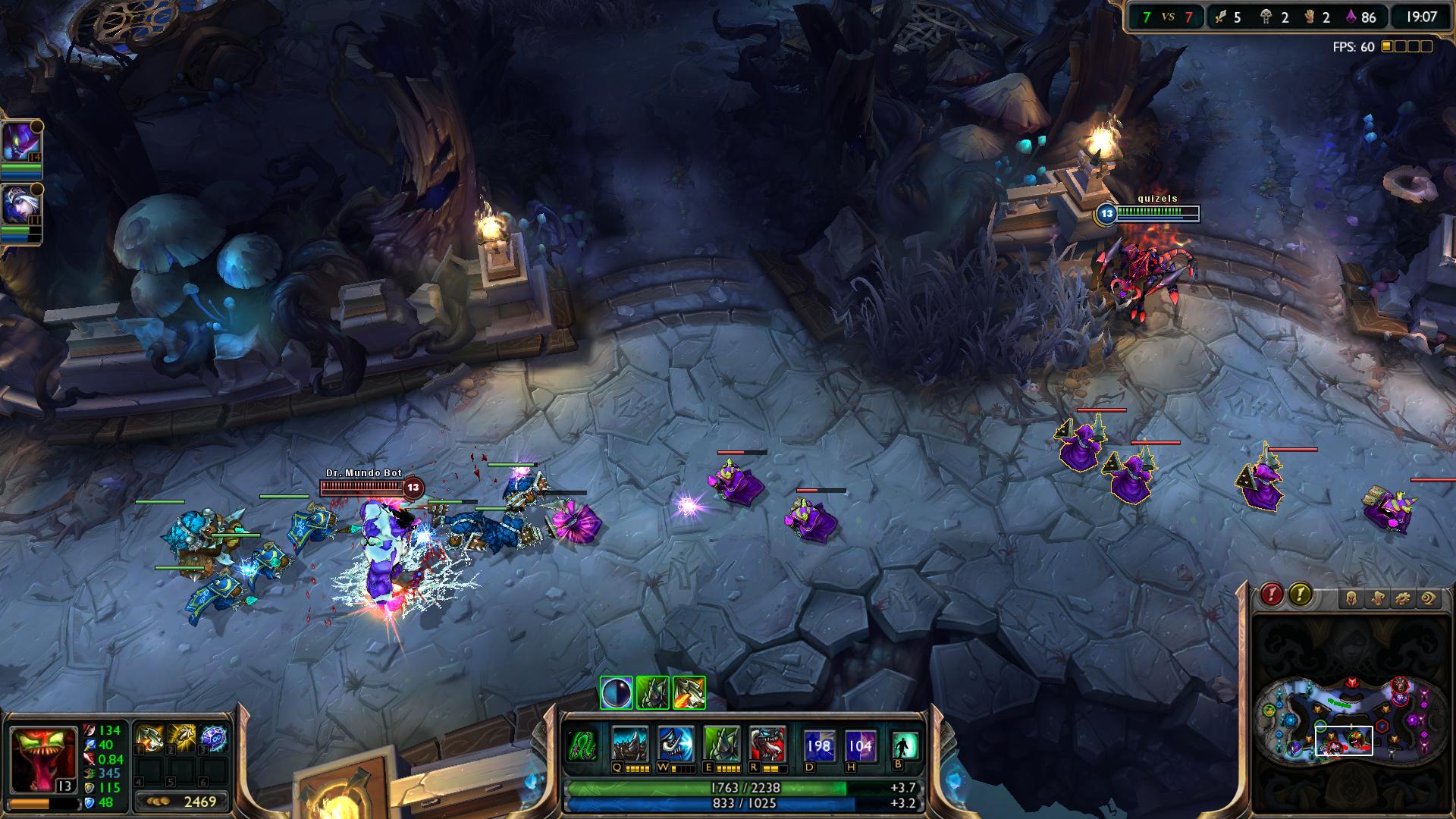Viewport: 1456px width, 819px height.
Task: Use the golden item in inventory slot 2
Action: (x=182, y=739)
